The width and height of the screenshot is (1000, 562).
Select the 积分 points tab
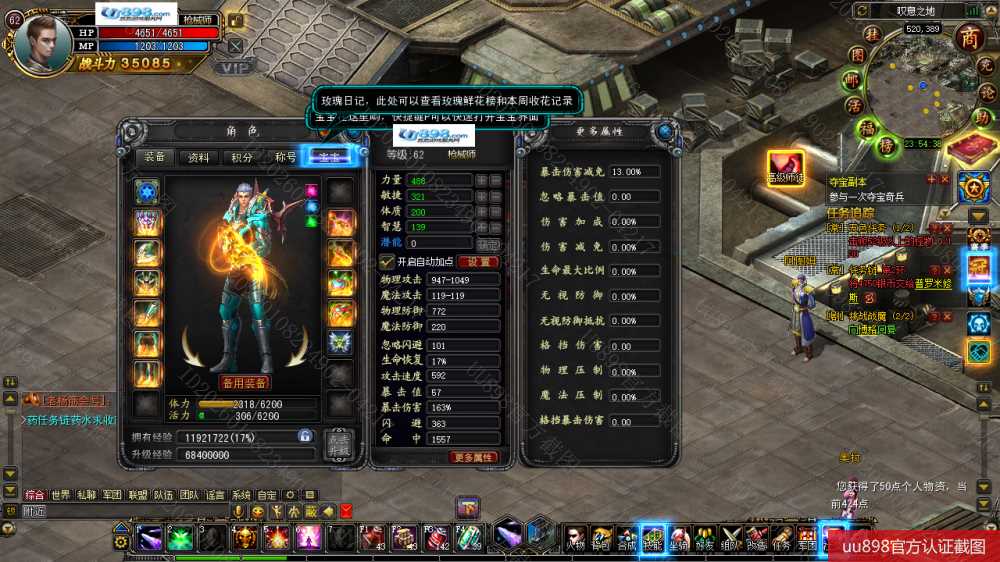[242, 157]
